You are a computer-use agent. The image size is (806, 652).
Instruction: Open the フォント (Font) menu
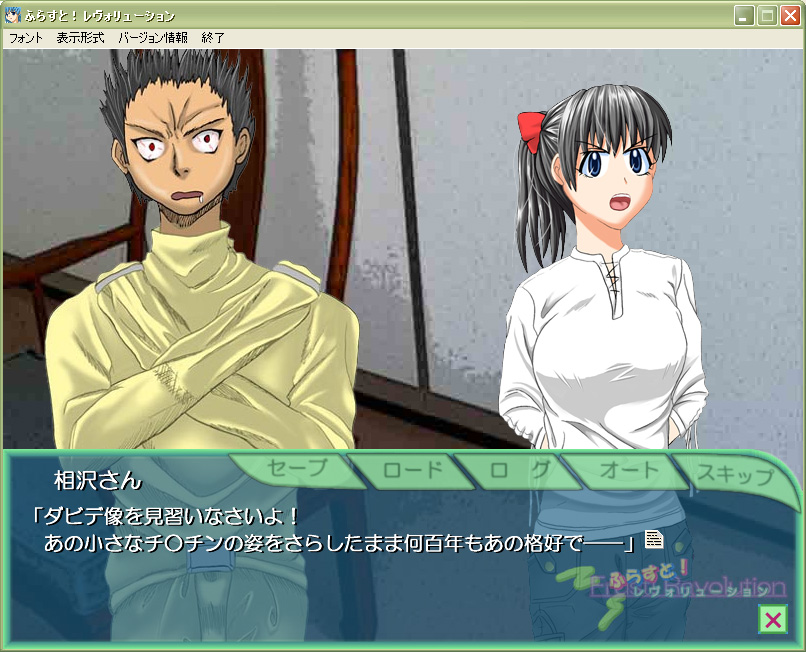[26, 38]
